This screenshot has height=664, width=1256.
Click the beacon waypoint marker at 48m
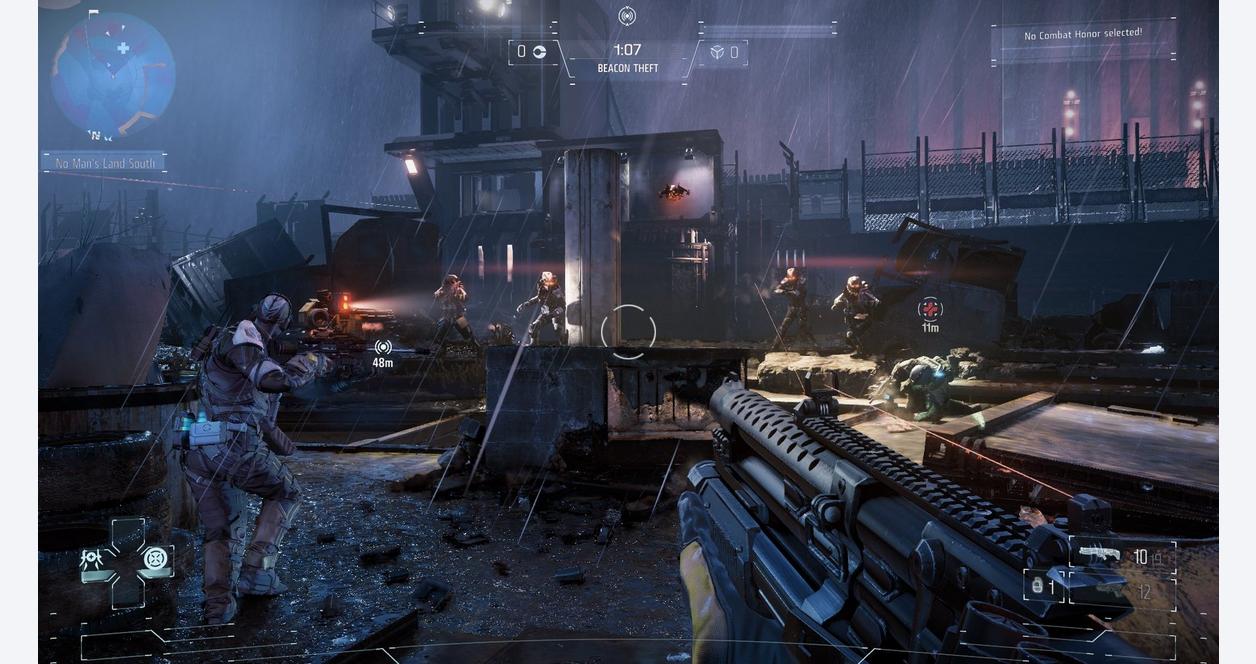coord(383,347)
